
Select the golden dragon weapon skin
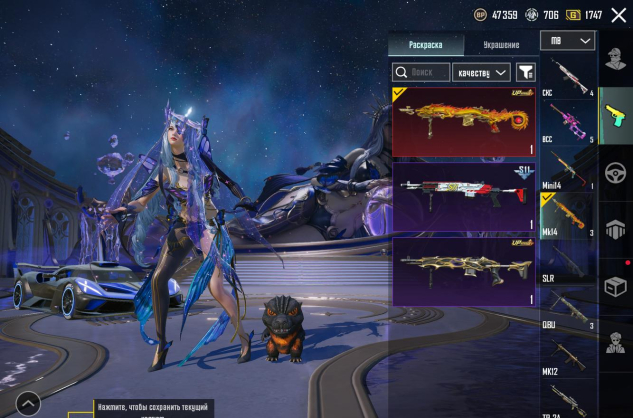pos(463,121)
